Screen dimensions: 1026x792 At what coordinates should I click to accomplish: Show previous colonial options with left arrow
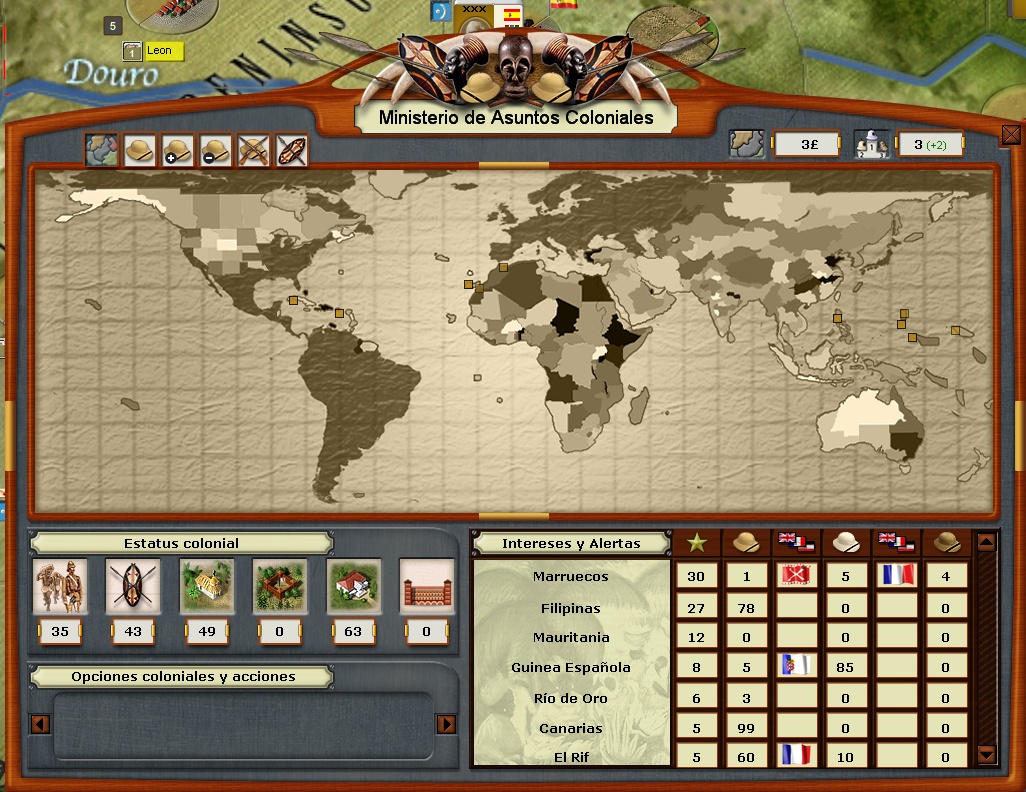(41, 724)
